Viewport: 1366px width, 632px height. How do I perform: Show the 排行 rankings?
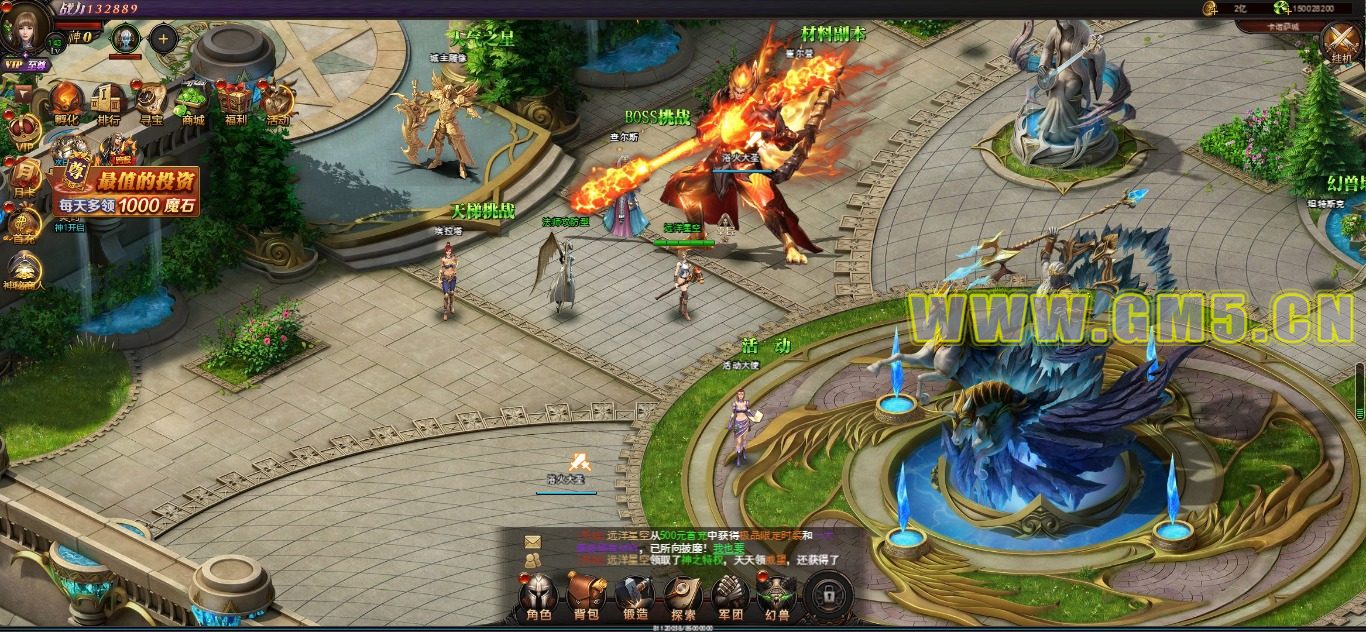(x=108, y=103)
